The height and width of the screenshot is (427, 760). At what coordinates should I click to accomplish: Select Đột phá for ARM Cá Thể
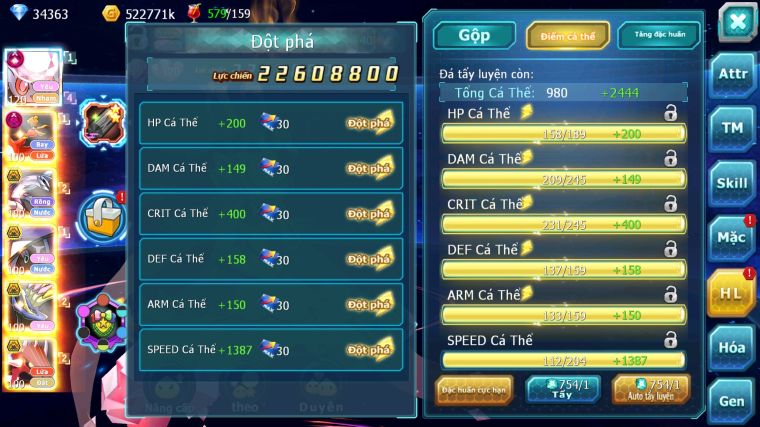coord(369,304)
